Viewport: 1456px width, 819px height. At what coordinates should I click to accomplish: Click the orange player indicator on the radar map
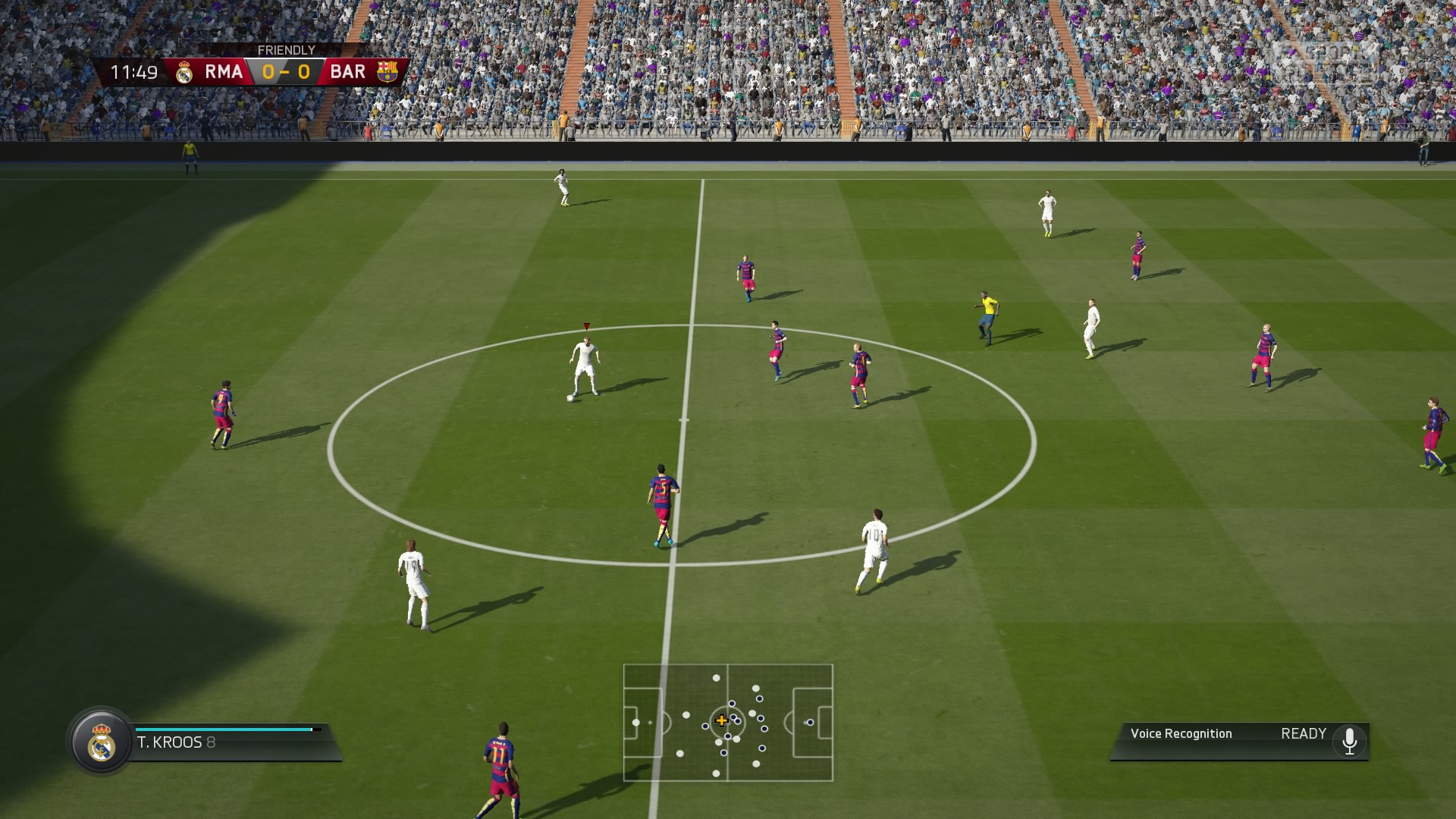(722, 720)
